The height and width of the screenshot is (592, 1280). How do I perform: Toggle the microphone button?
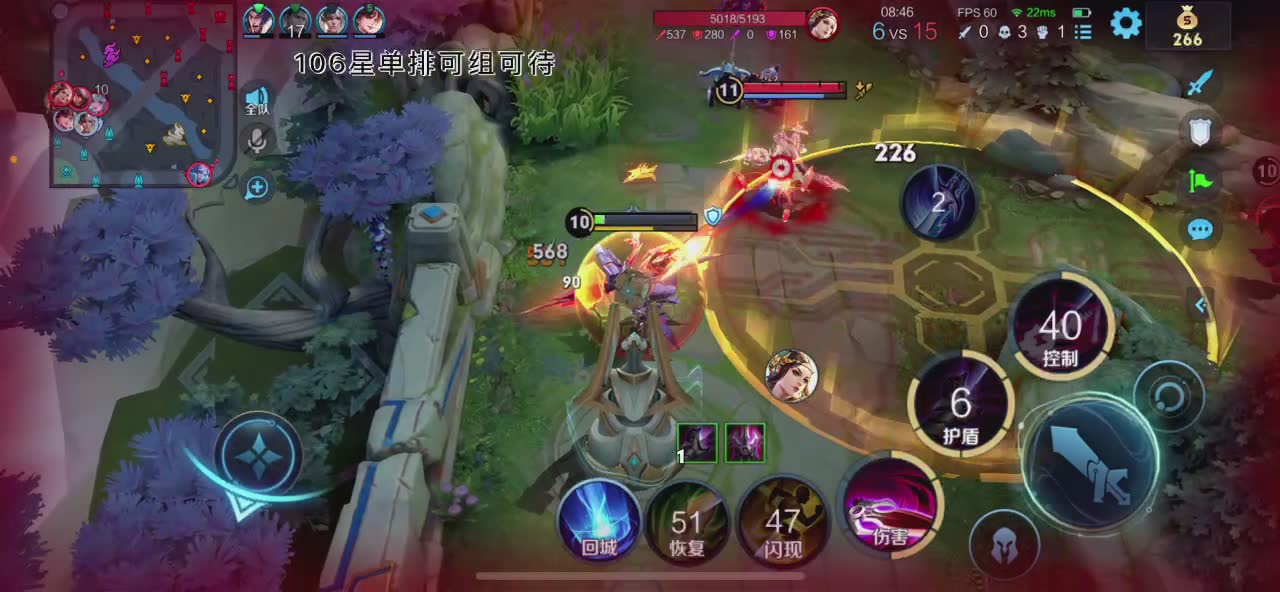(257, 141)
